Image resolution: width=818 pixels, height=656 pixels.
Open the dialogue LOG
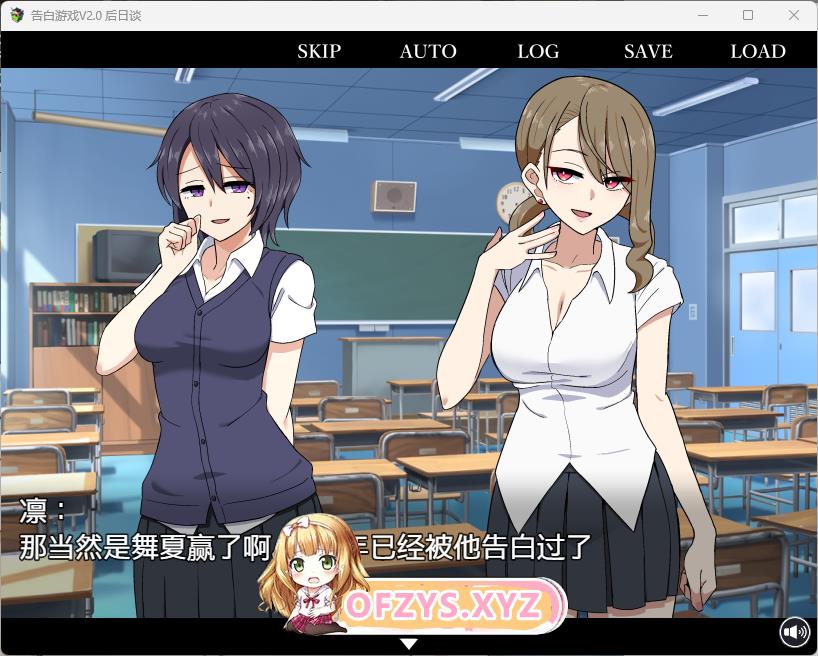coord(538,51)
